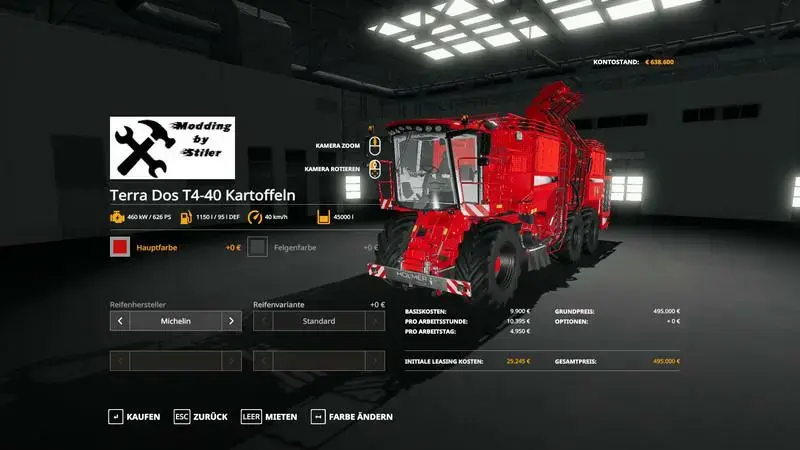Screen dimensions: 800x450
Task: Lease the vehicle with Mieten
Action: (269, 416)
